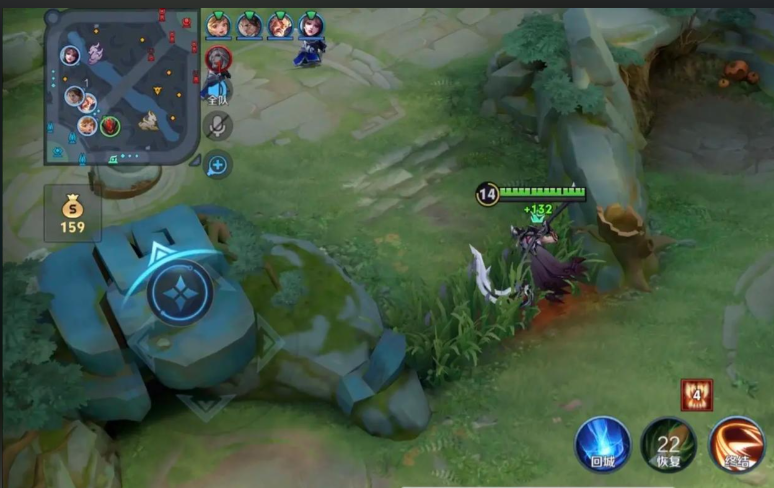Unmute the crossed-out microphone
The height and width of the screenshot is (488, 774).
coord(218,125)
